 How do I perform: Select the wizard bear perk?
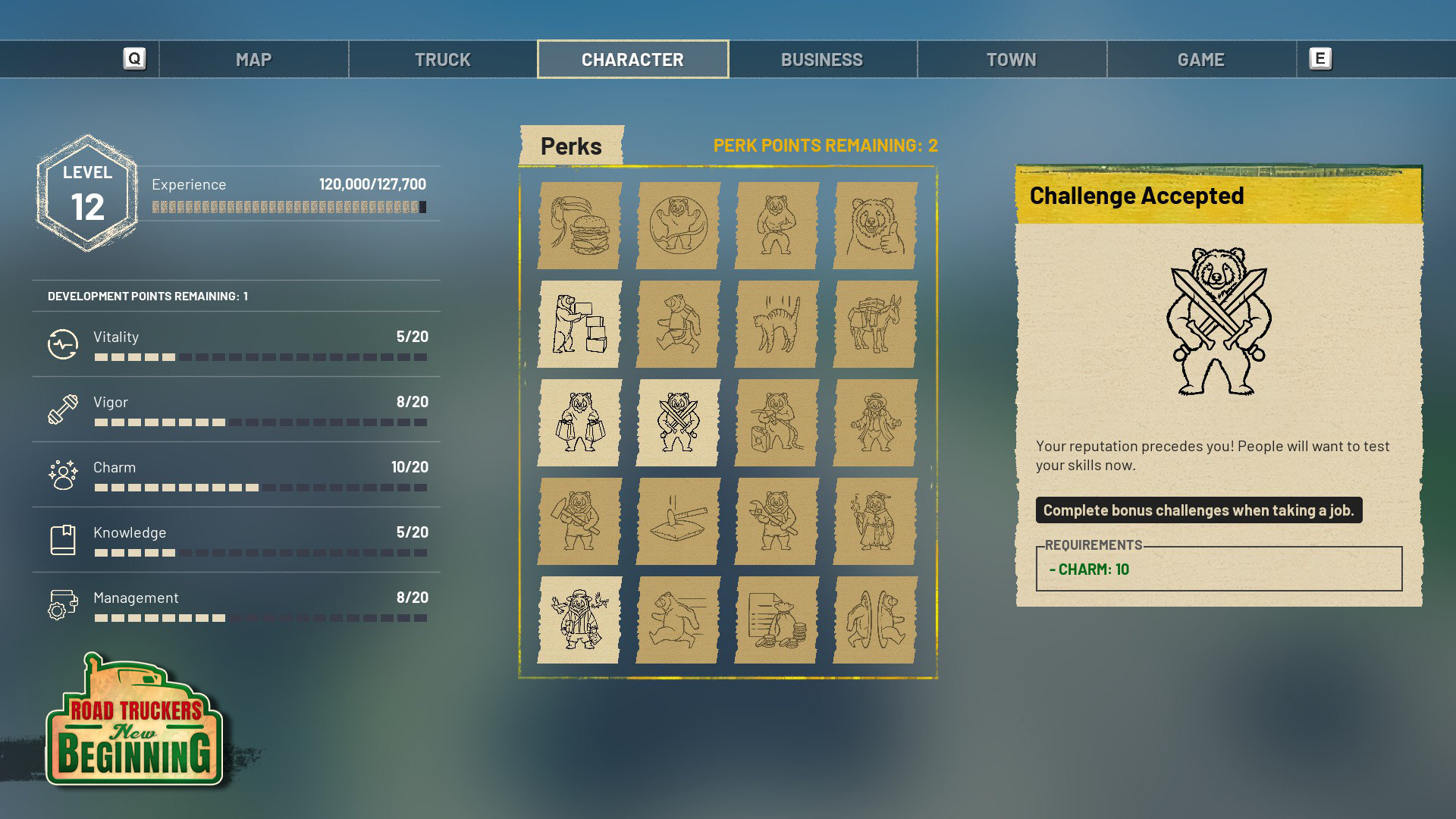[x=875, y=521]
